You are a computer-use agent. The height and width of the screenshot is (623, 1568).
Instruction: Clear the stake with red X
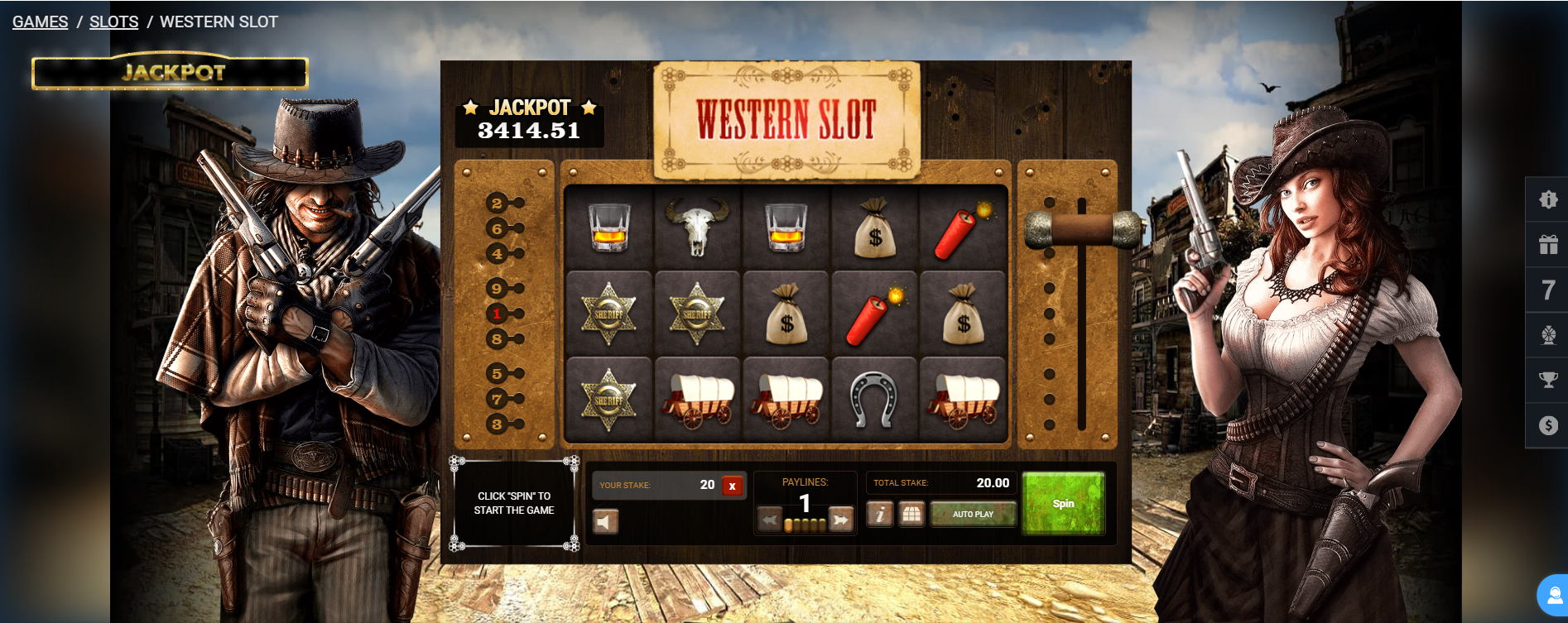click(x=732, y=486)
